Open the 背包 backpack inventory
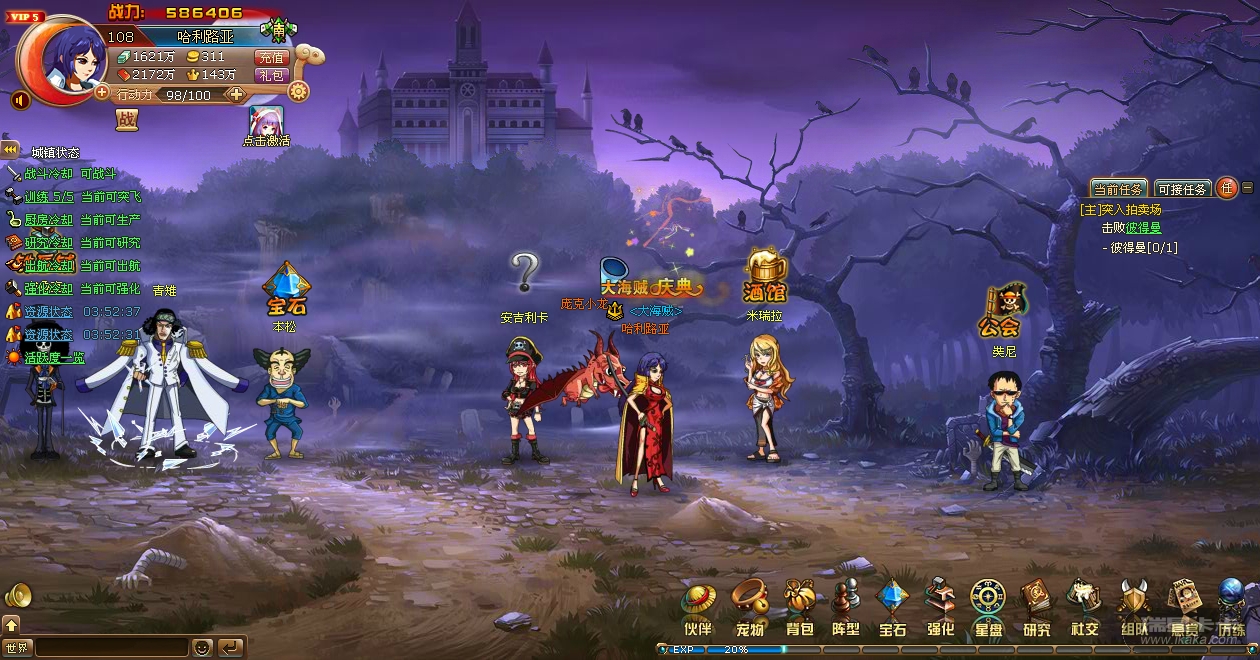Viewport: 1260px width, 660px height. coord(799,606)
